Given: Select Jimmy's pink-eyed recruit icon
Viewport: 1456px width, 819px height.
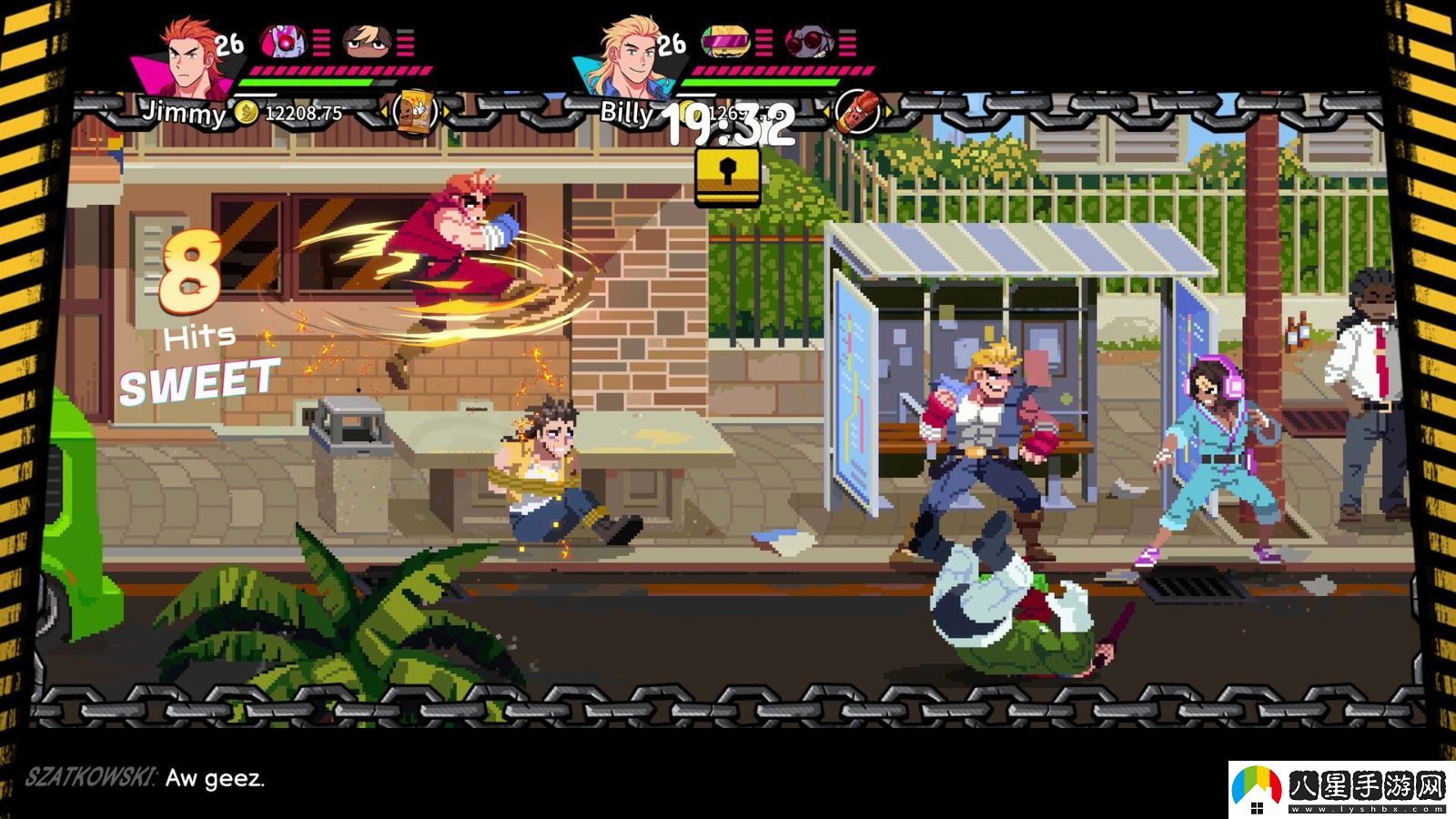Looking at the screenshot, I should [283, 42].
